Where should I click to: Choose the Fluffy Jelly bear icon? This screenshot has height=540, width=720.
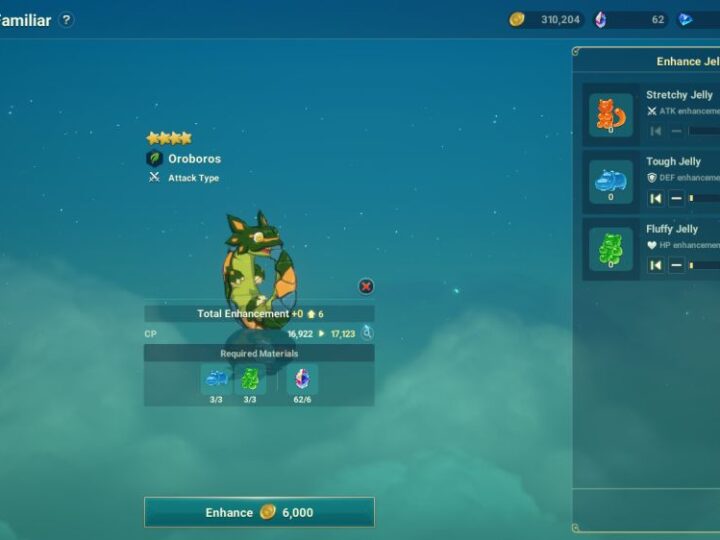610,249
